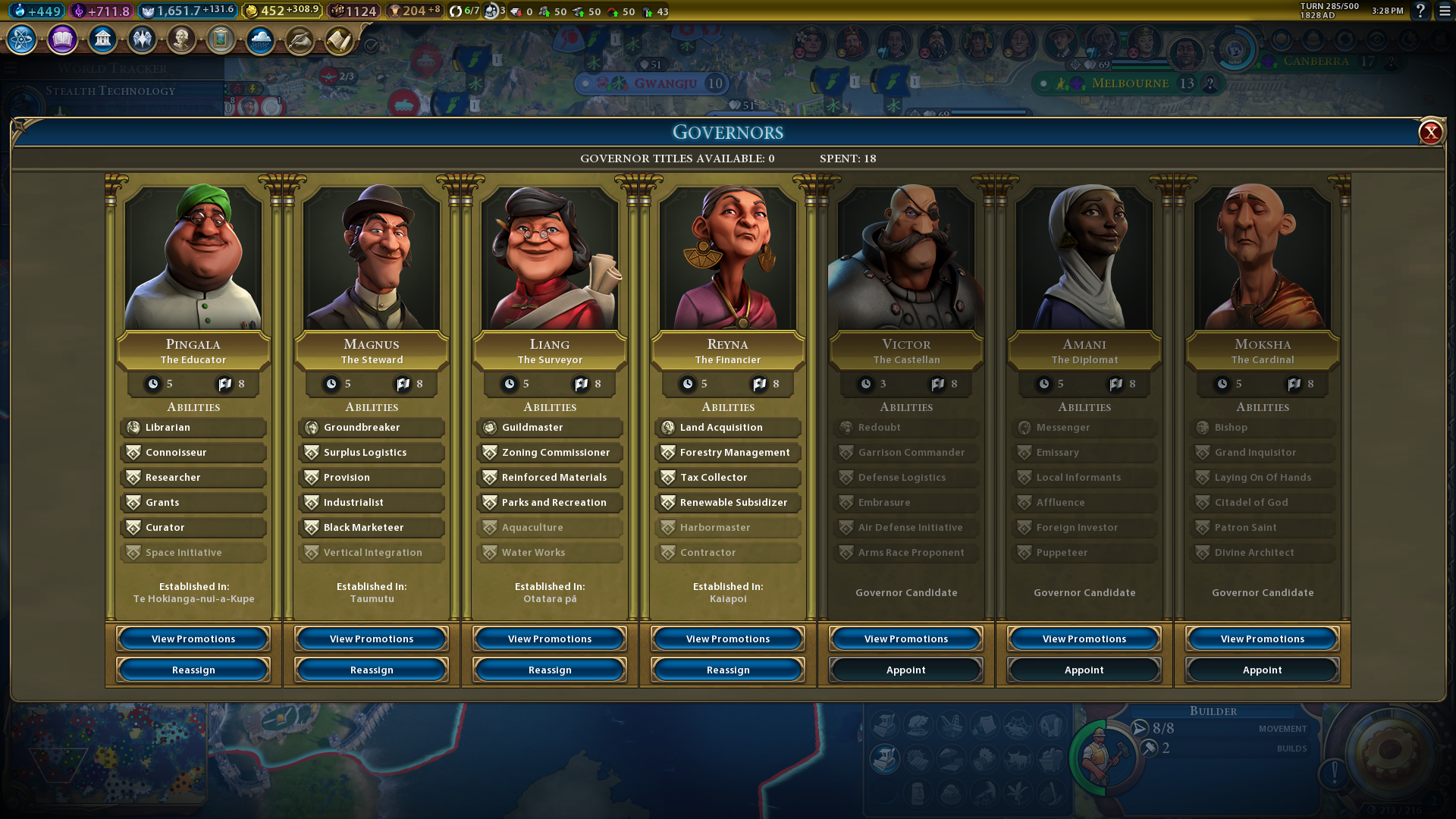Open the climate cloud icon

(260, 39)
